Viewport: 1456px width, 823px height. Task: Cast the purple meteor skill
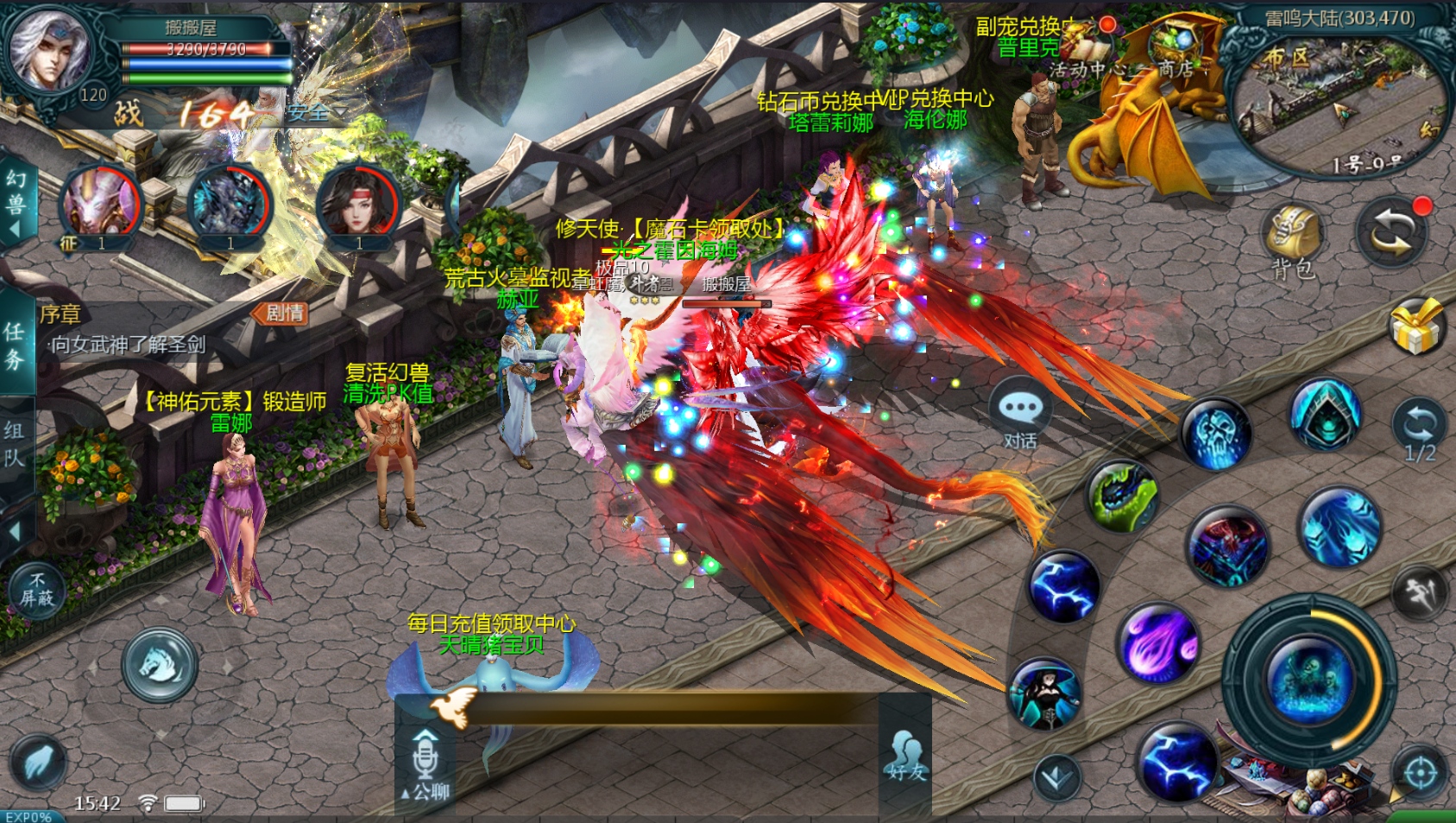tap(1159, 643)
